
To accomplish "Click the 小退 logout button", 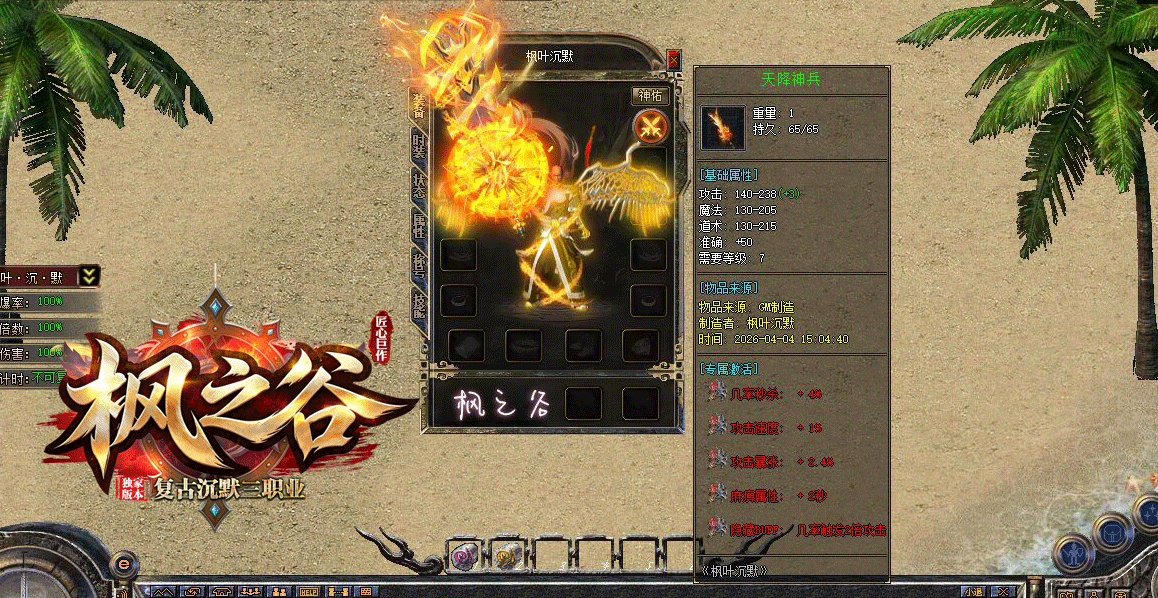I will 974,592.
